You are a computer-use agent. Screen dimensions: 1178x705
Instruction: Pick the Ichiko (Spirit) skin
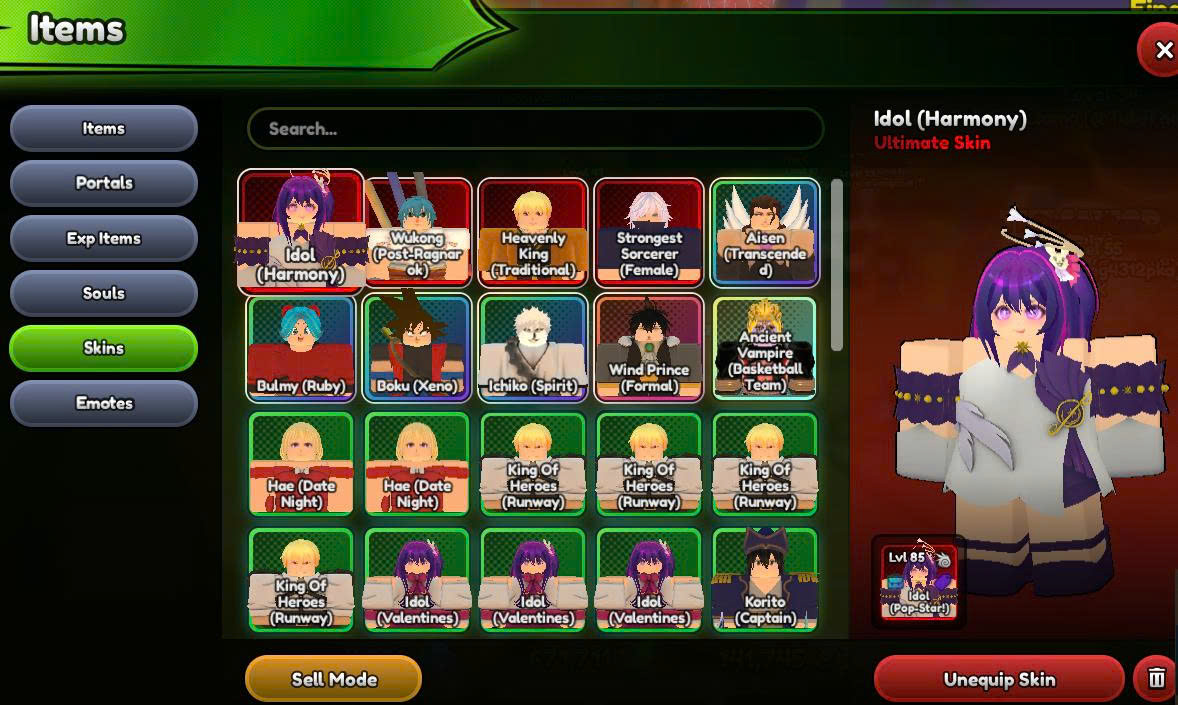[x=533, y=348]
